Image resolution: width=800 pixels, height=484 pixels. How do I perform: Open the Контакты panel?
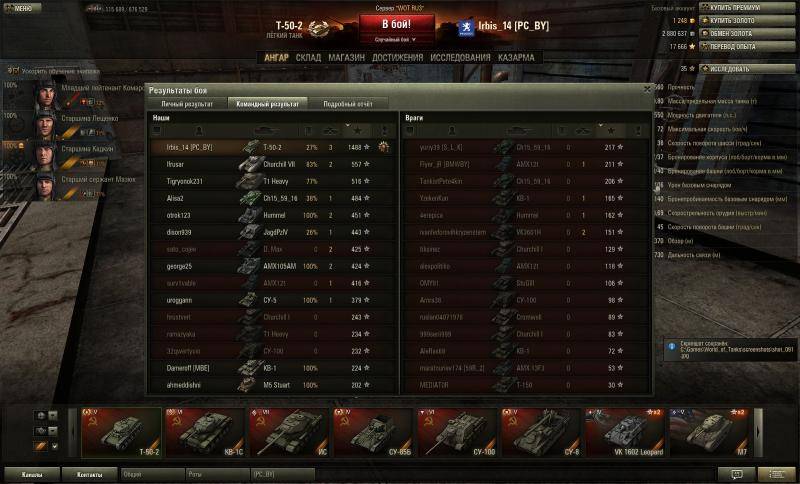[x=89, y=474]
